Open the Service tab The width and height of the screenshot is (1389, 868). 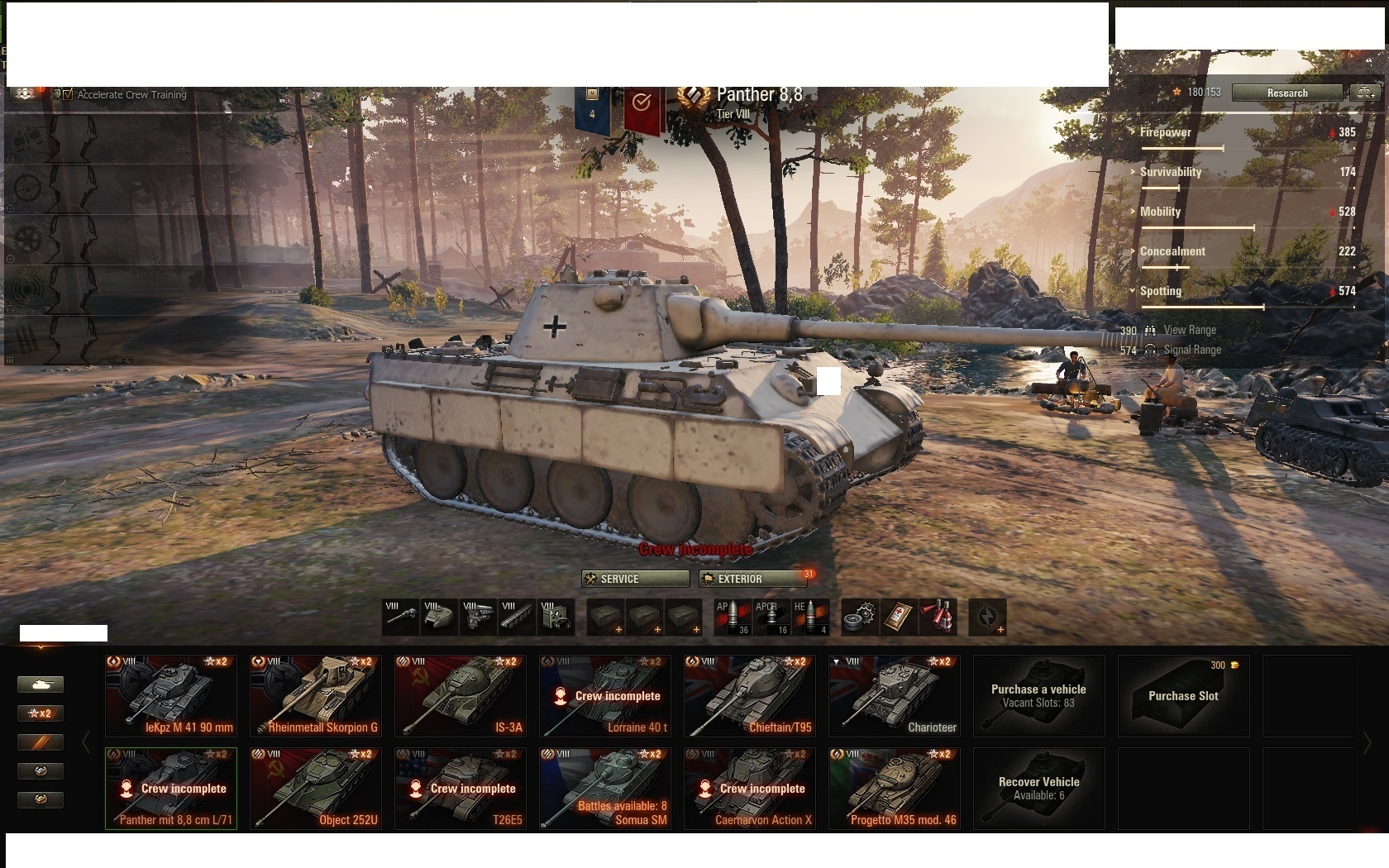[634, 579]
